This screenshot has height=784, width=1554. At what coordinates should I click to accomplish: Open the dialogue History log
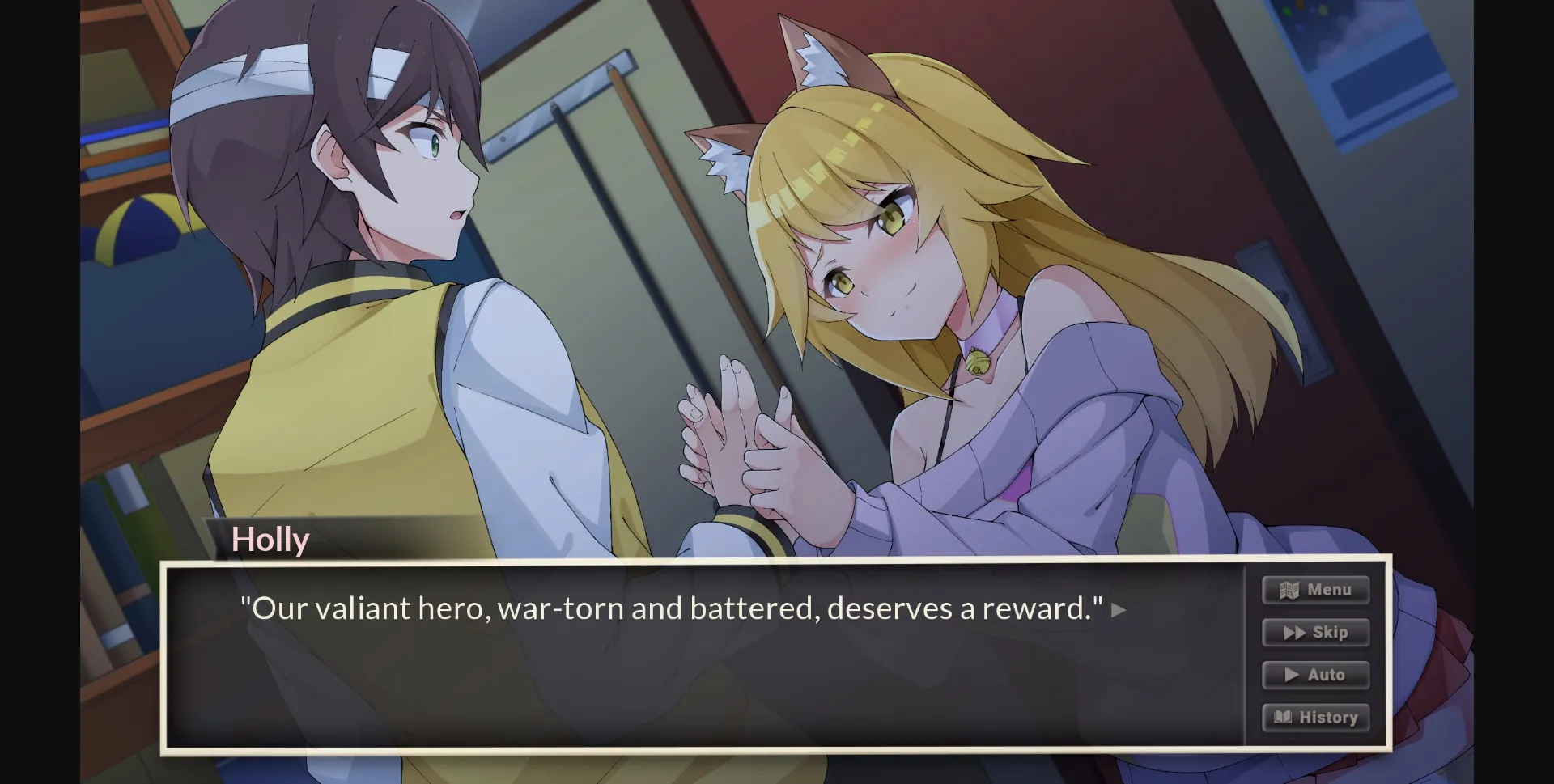point(1315,717)
